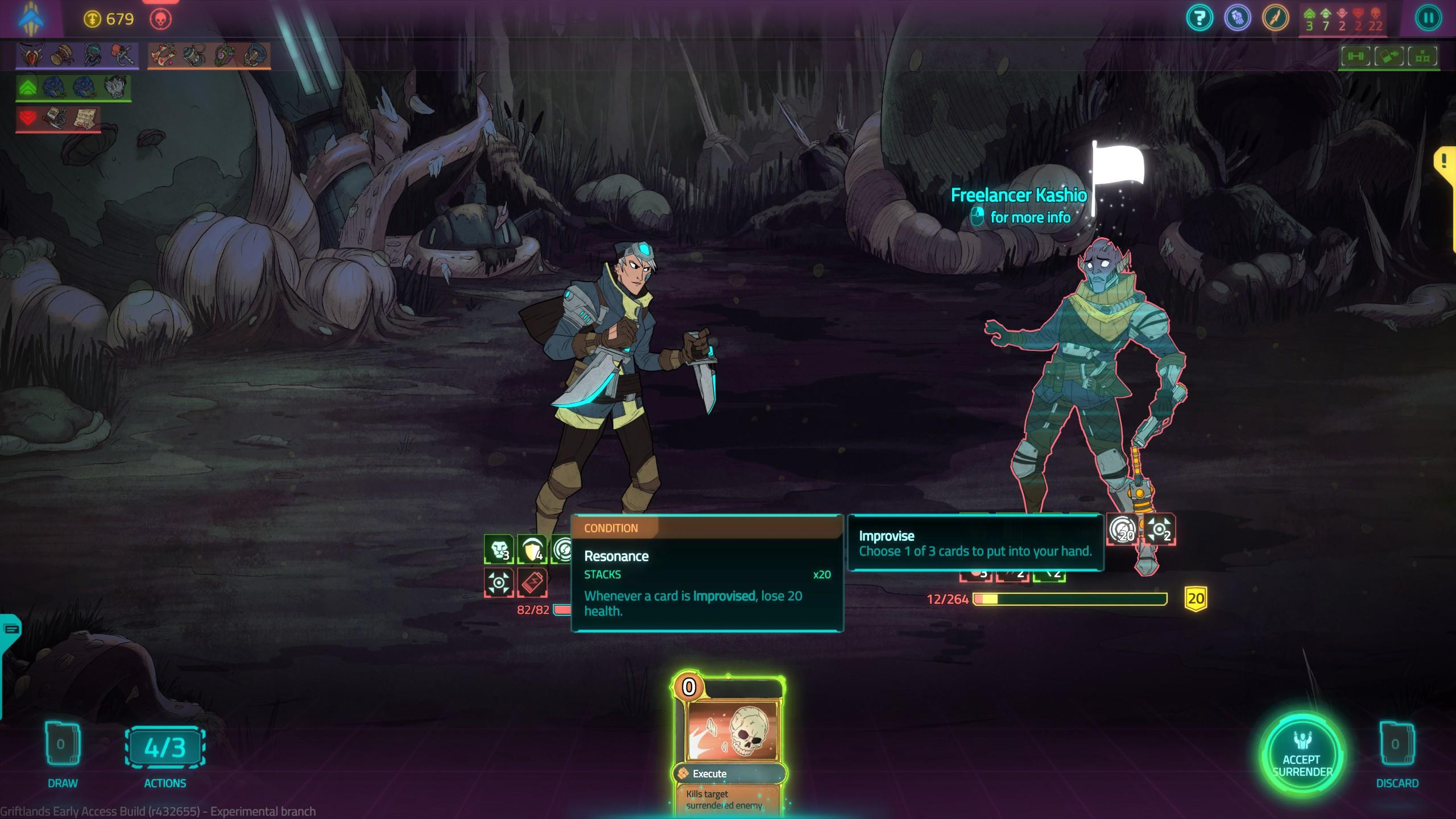Image resolution: width=1456 pixels, height=819 pixels.
Task: Open the orange dagger battle deck button
Action: click(1275, 18)
